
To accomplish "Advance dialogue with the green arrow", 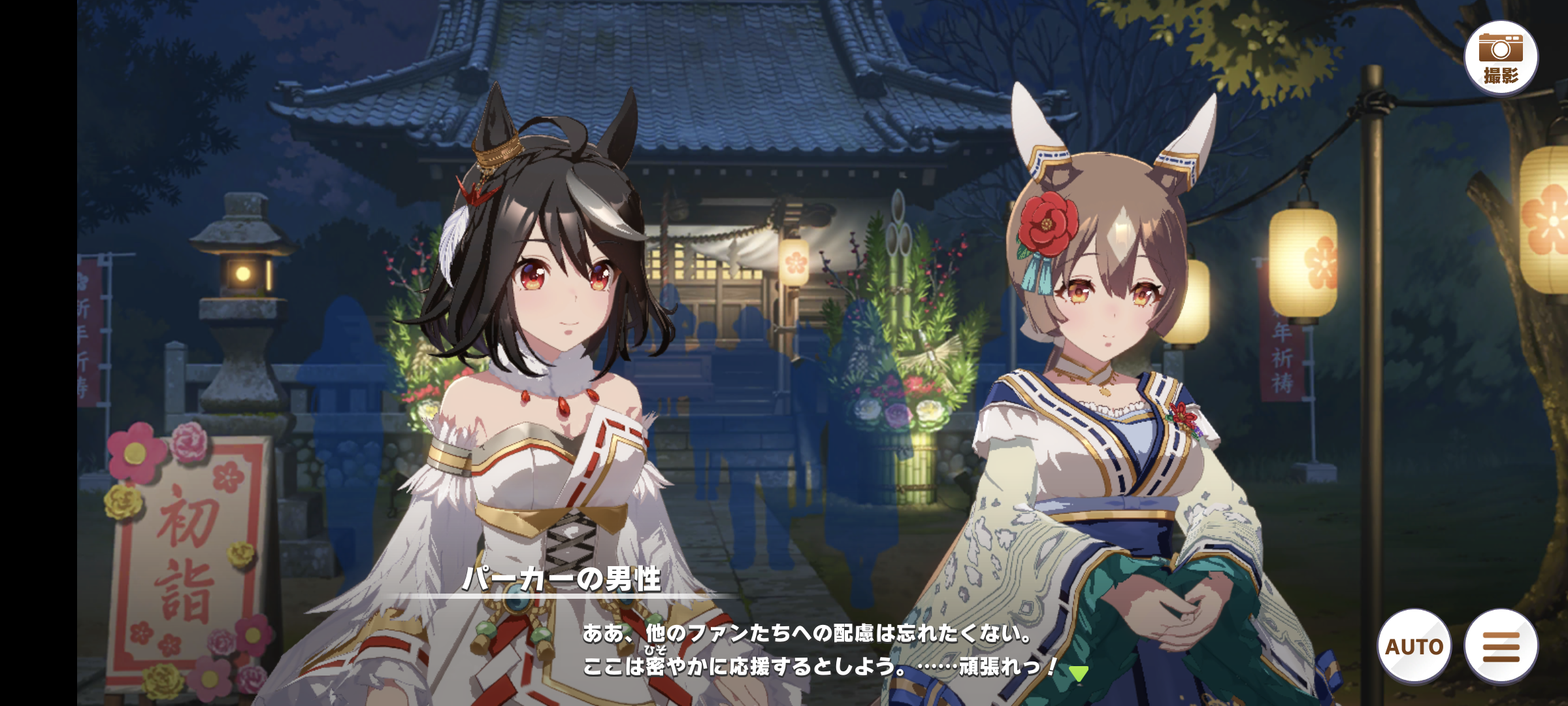I will click(1079, 673).
